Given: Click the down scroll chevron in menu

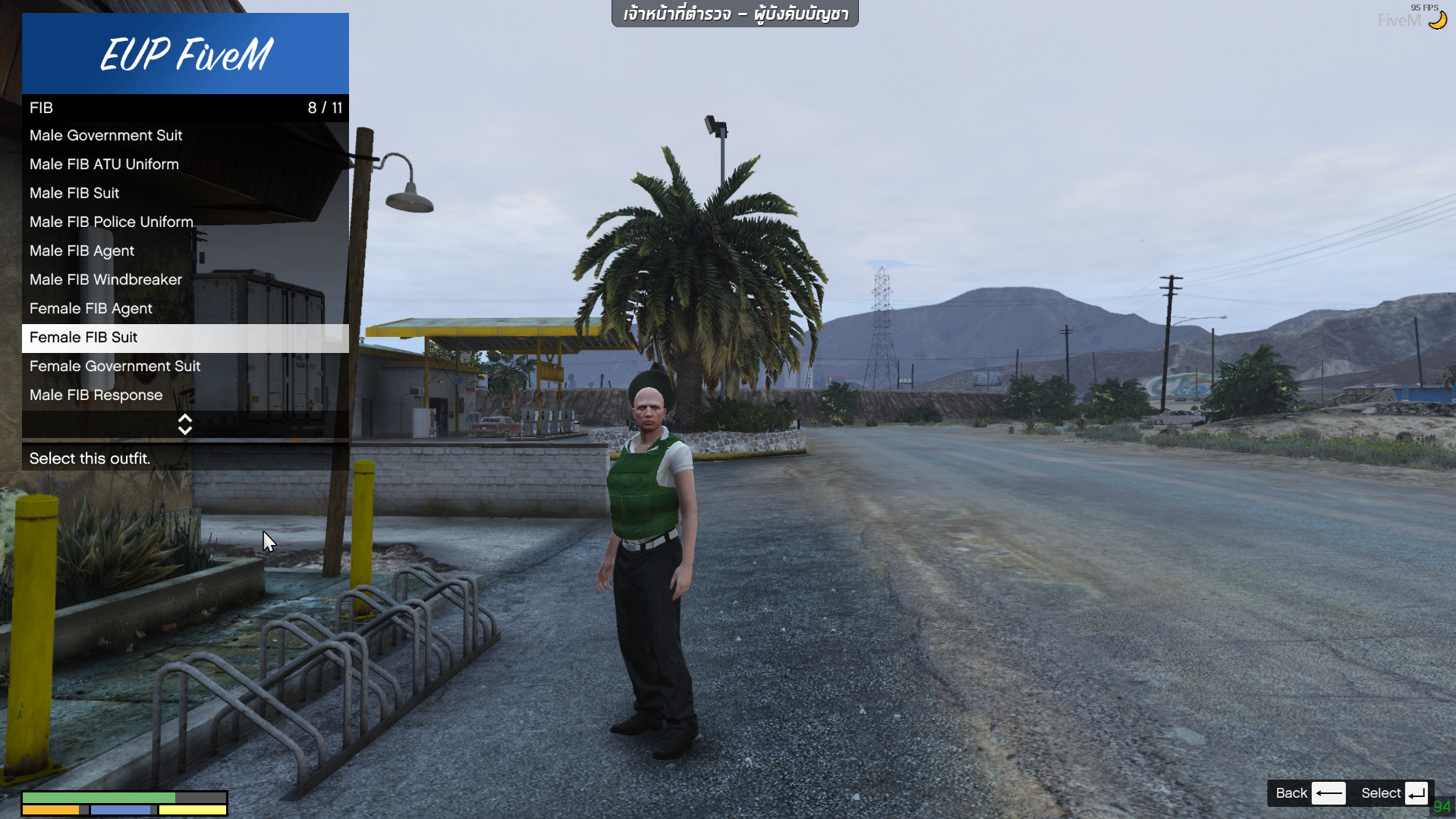Looking at the screenshot, I should point(185,429).
